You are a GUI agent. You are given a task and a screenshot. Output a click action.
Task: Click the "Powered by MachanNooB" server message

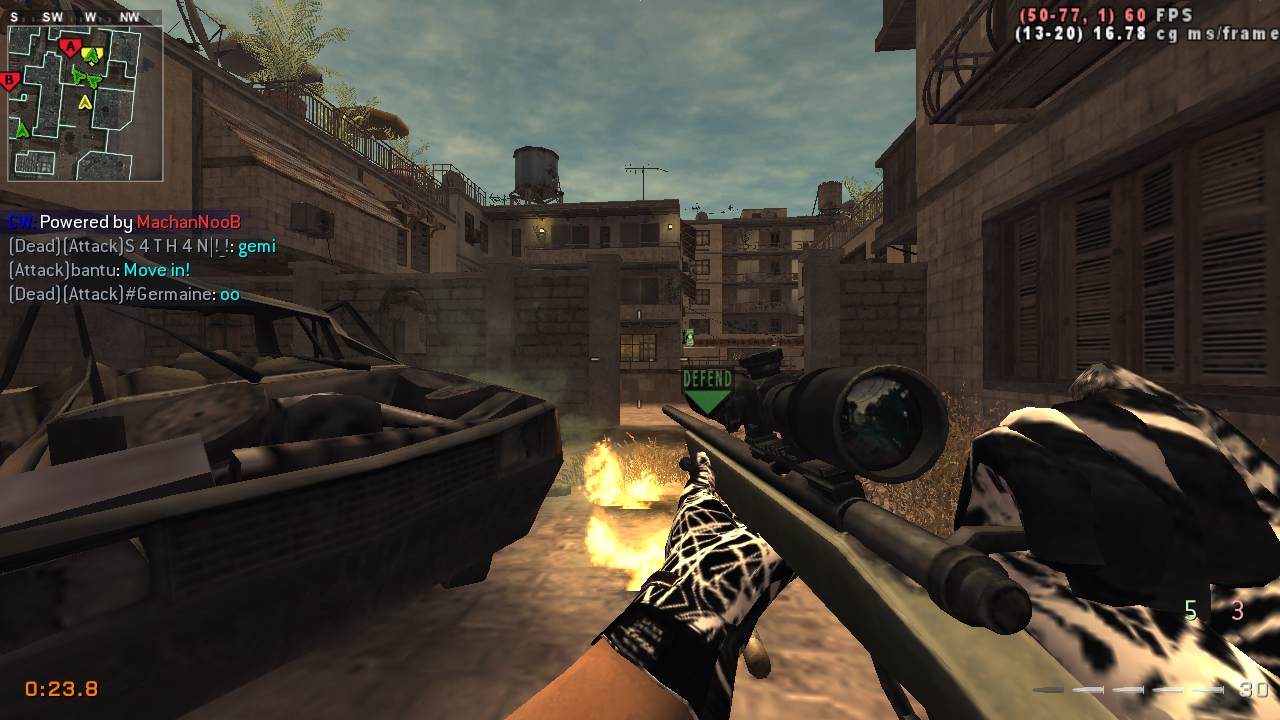125,222
